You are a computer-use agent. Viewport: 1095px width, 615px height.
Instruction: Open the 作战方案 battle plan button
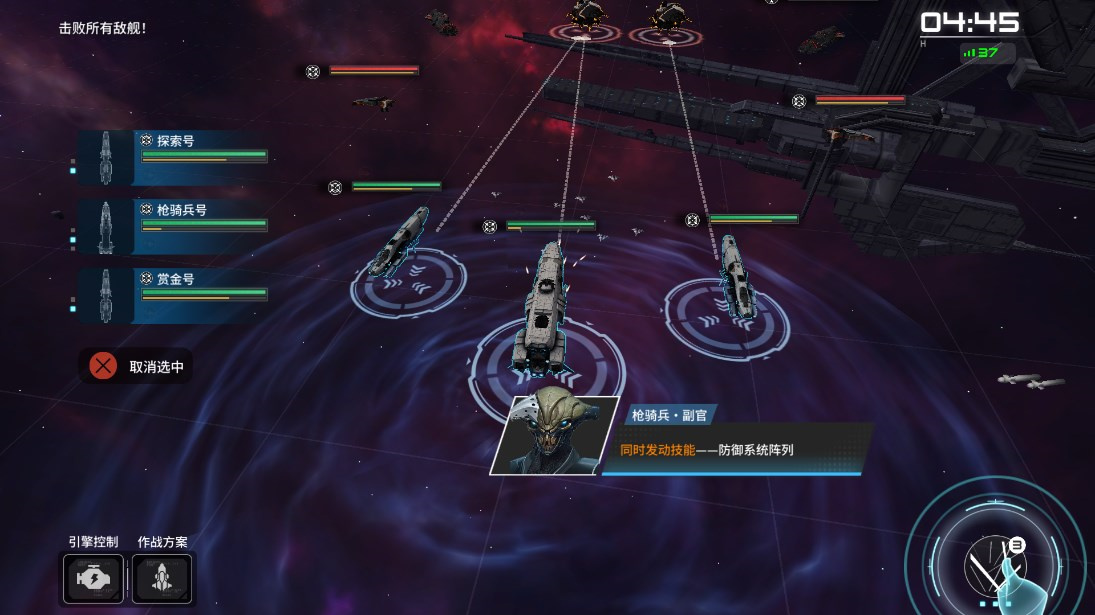[x=162, y=578]
